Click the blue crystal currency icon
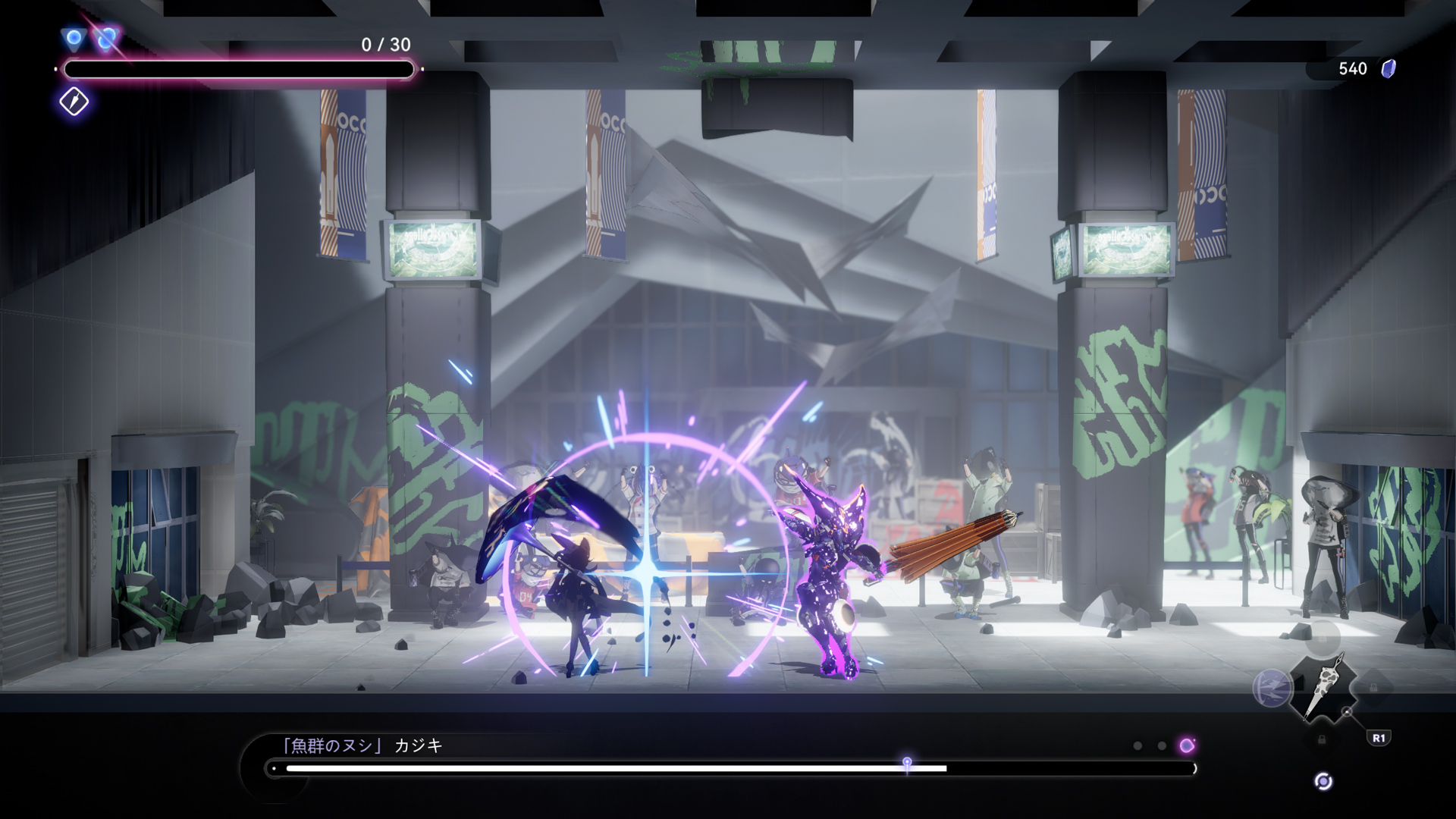Image resolution: width=1456 pixels, height=819 pixels. [x=1389, y=69]
